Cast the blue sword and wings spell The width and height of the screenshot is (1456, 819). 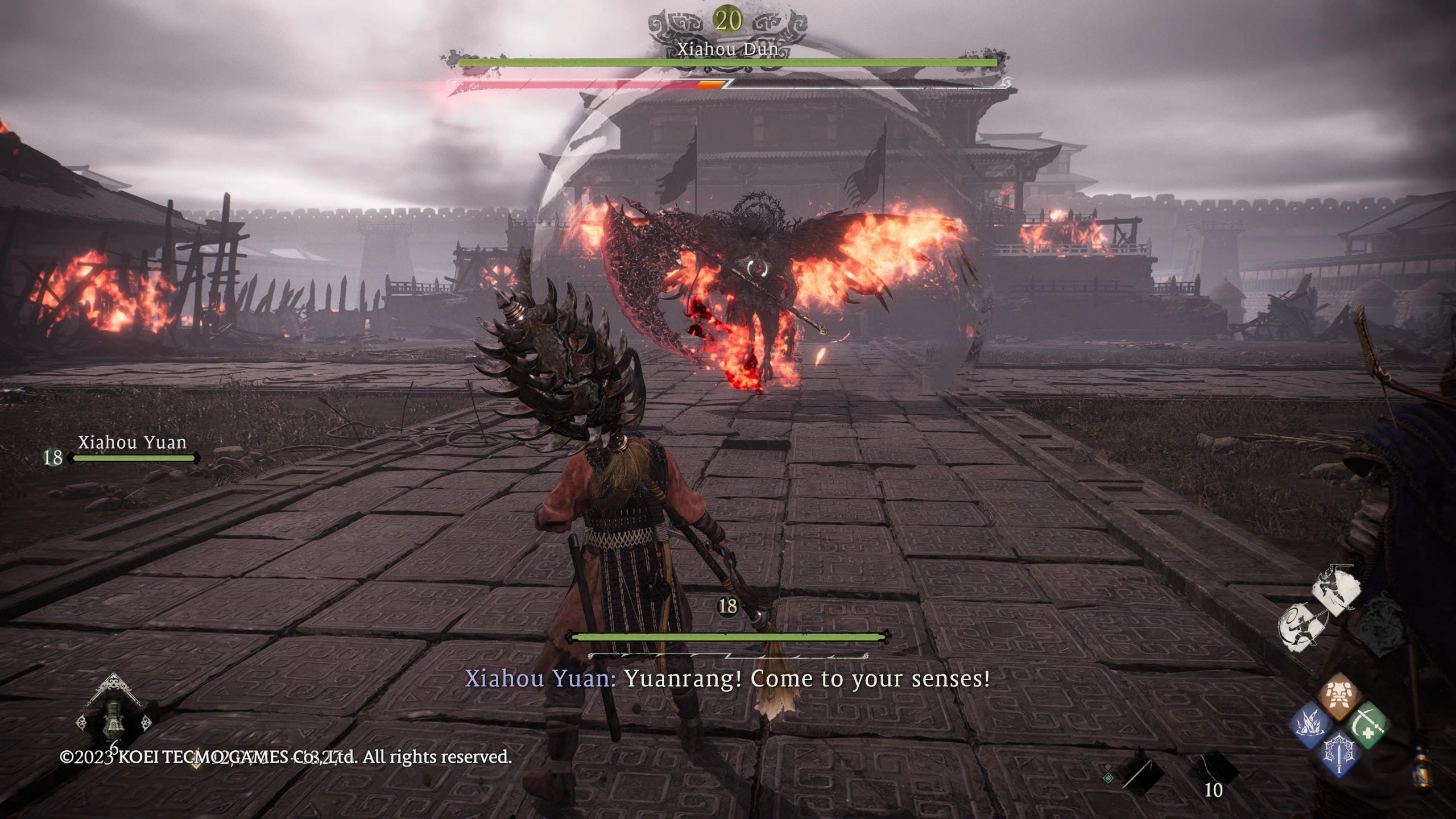(1338, 754)
